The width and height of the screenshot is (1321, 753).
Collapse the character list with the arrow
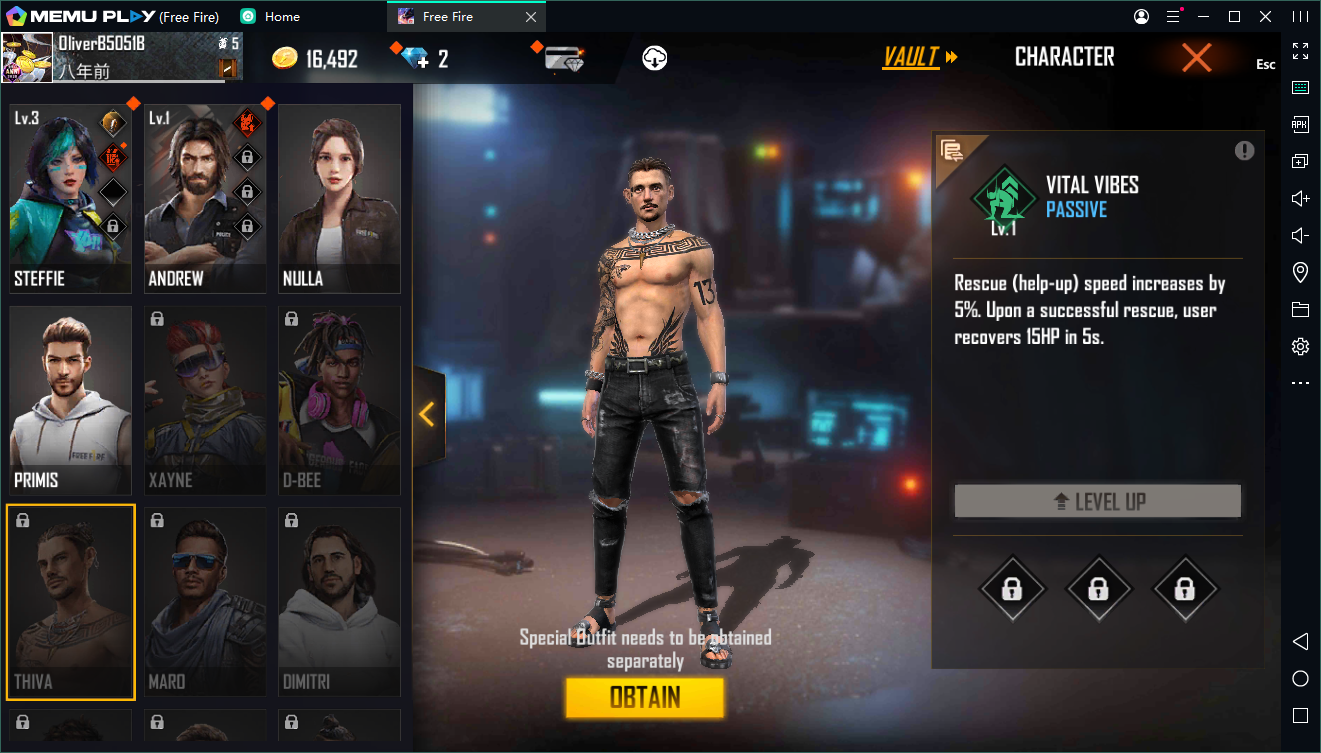coord(428,413)
